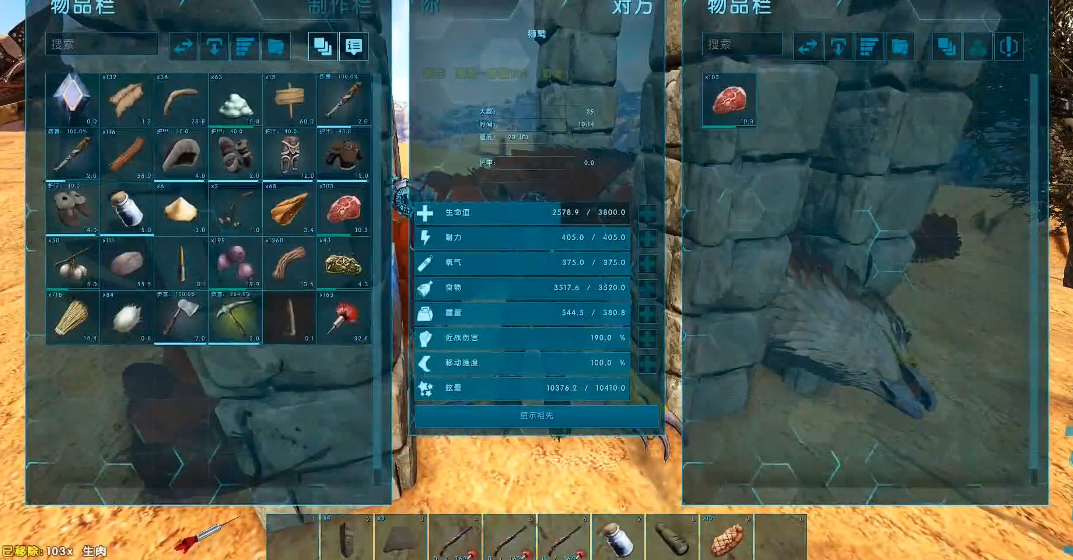Pick the hide hat armor slot
The height and width of the screenshot is (560, 1073).
pyautogui.click(x=181, y=154)
